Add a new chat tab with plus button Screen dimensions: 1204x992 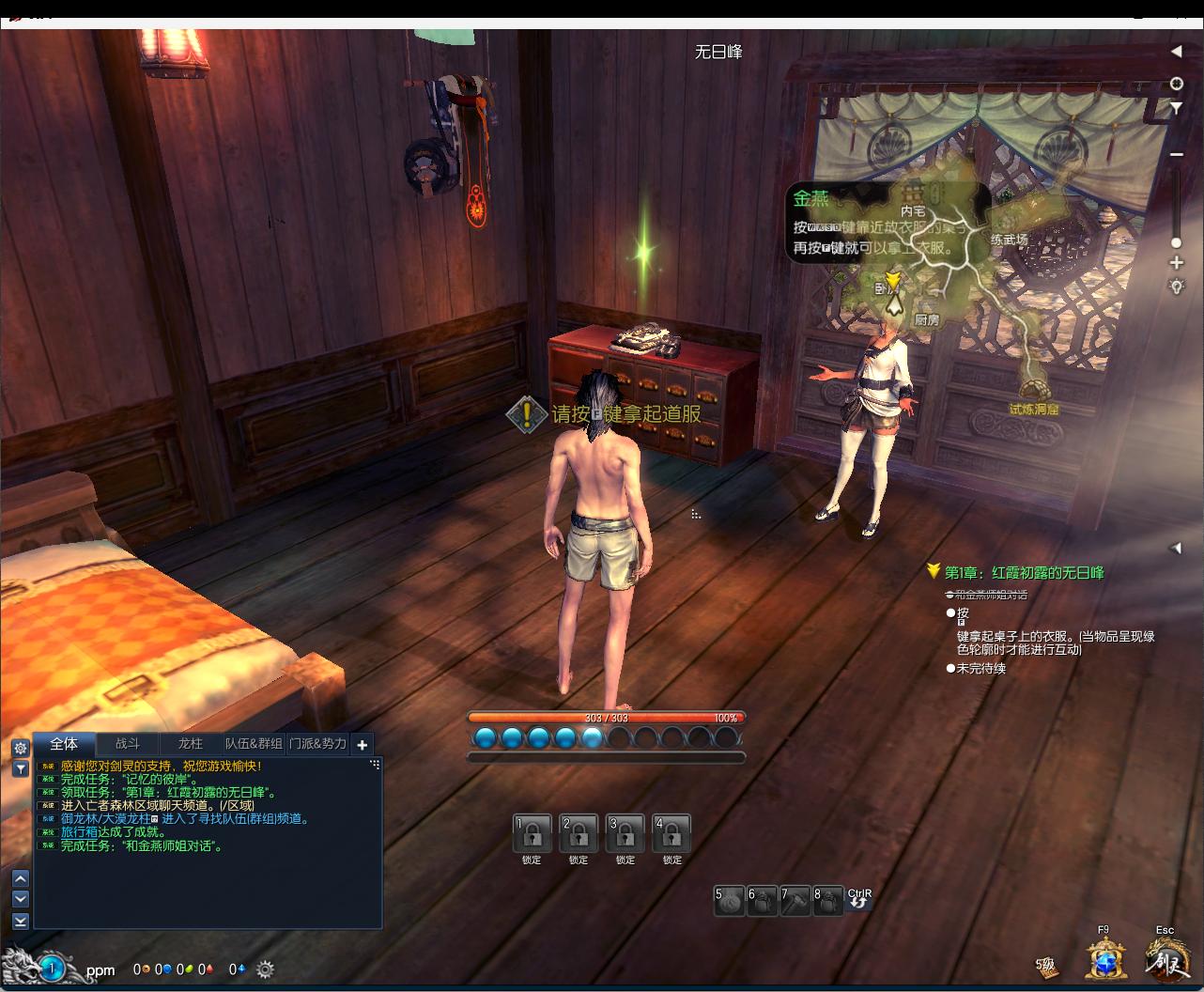click(x=363, y=744)
